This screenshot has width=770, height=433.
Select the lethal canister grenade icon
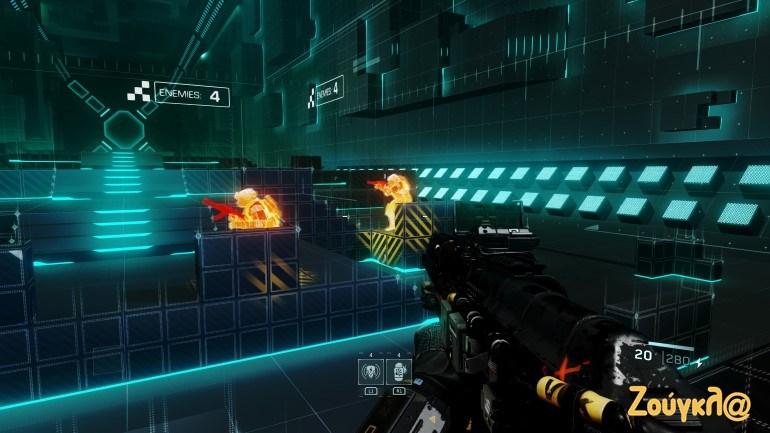(x=397, y=372)
